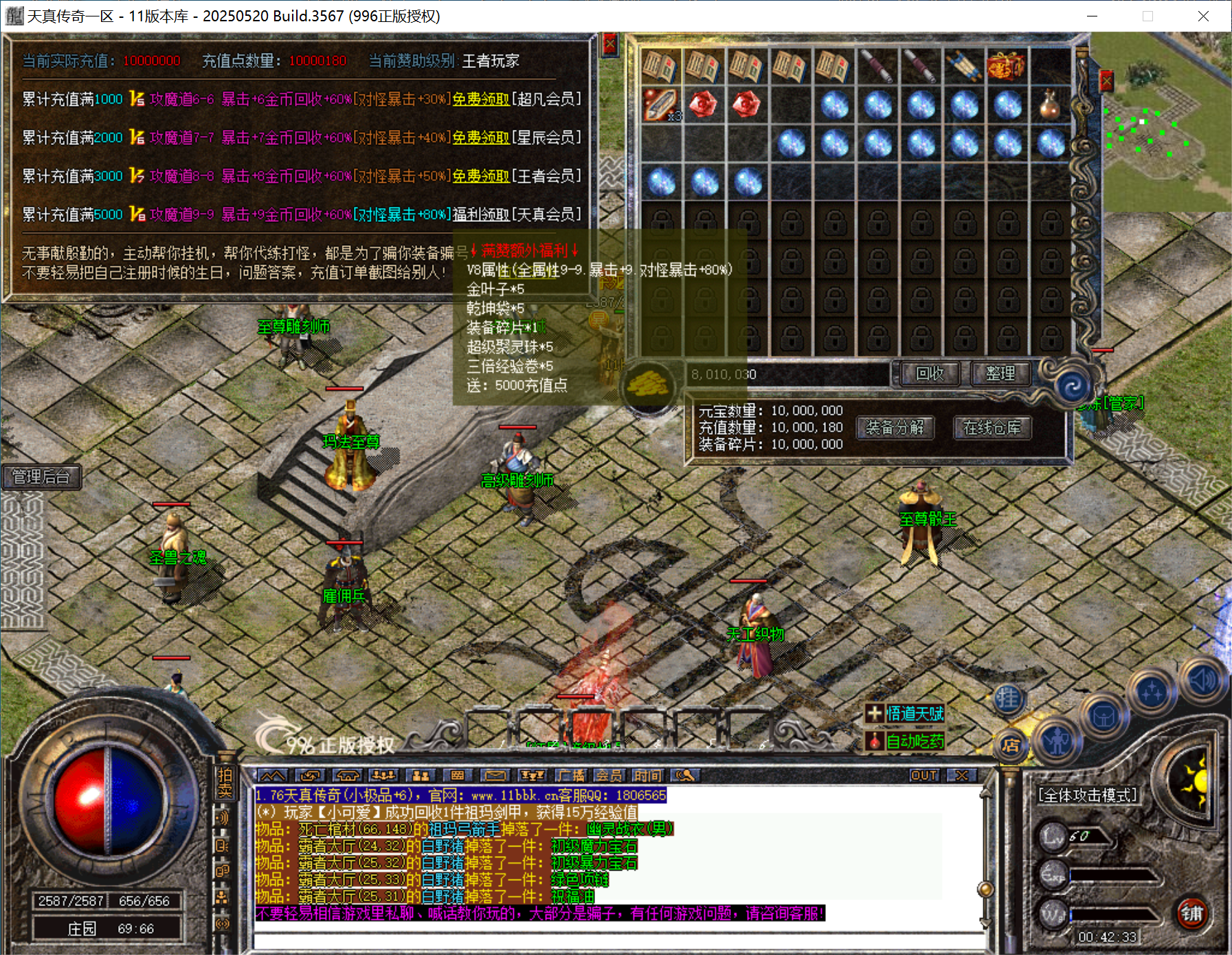Screen dimensions: 1232x955
Task: Claim 福利领取 for 天真会员 tier
Action: (480, 214)
